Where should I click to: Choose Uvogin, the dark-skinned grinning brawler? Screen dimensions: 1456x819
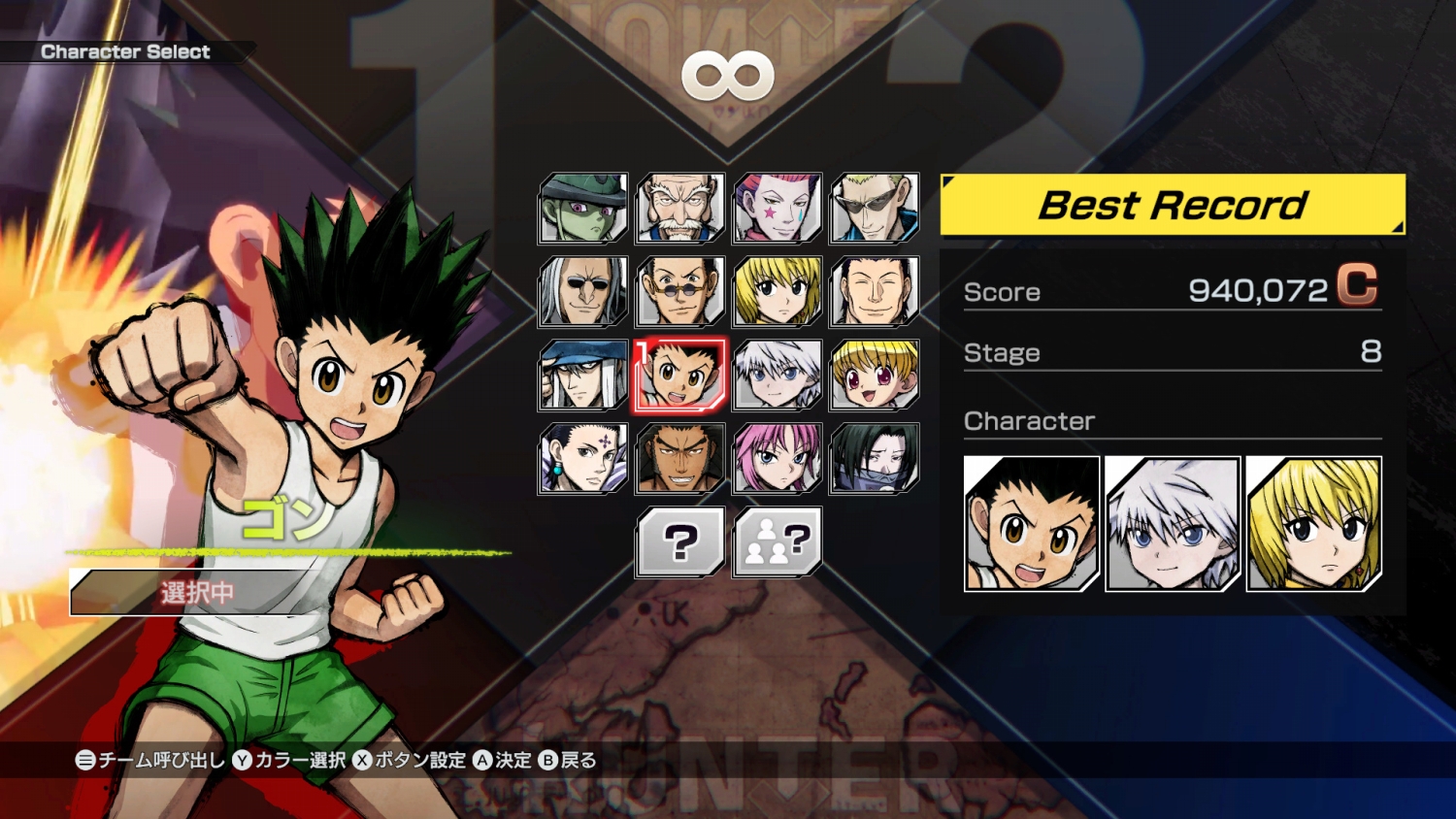[680, 458]
